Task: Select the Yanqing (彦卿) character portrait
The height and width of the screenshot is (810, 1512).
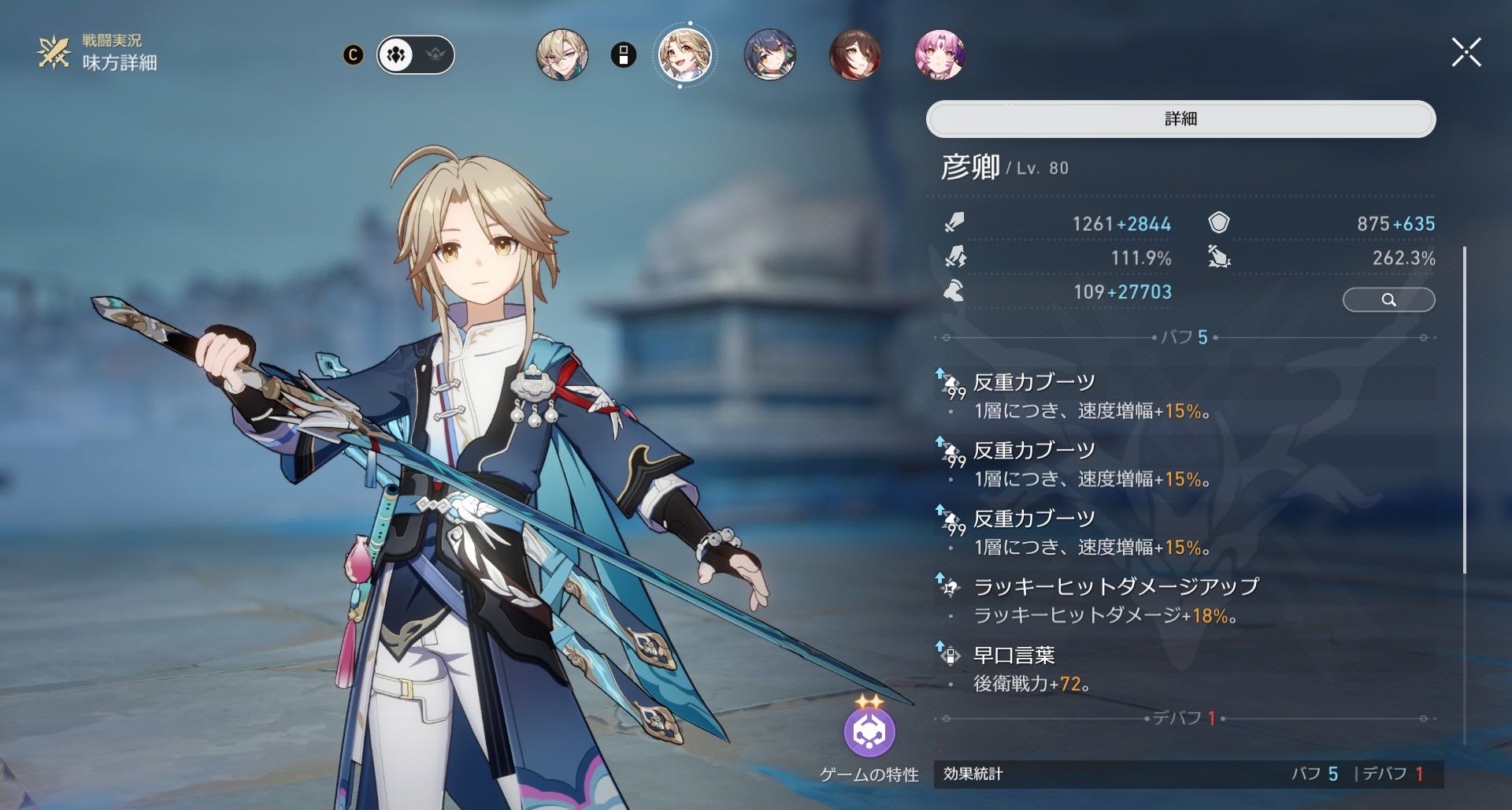Action: coord(684,55)
